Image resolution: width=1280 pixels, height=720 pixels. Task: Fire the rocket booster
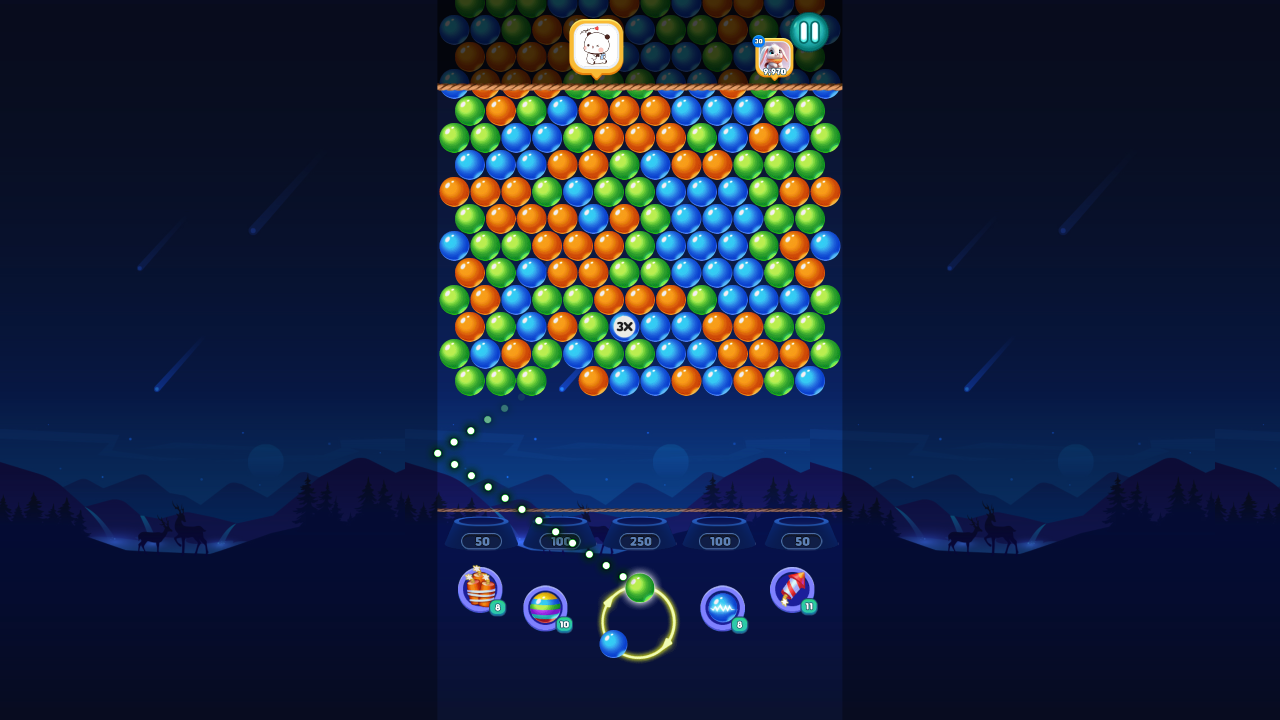[793, 588]
